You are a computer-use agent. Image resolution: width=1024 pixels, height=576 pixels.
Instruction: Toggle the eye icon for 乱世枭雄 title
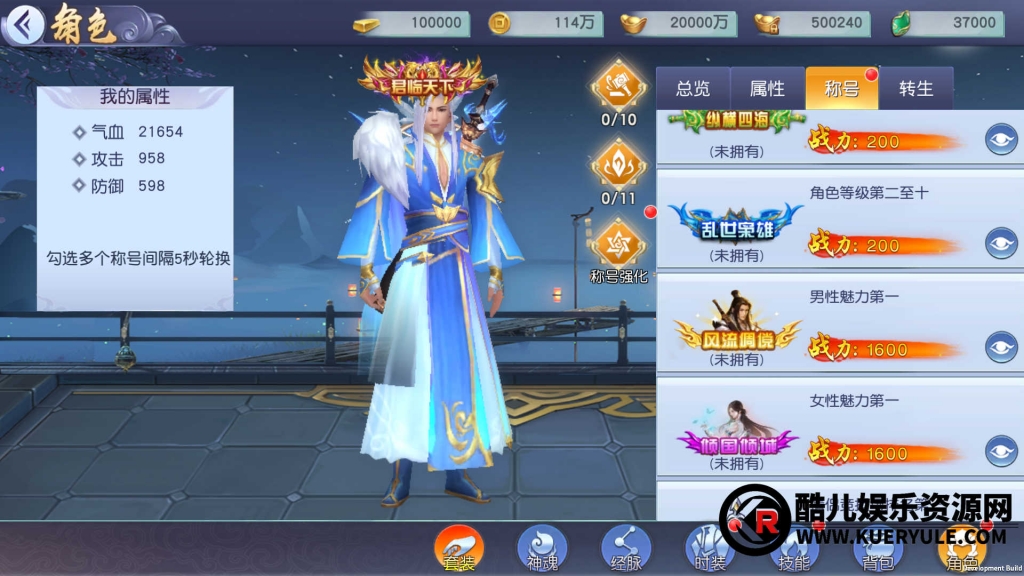1001,243
